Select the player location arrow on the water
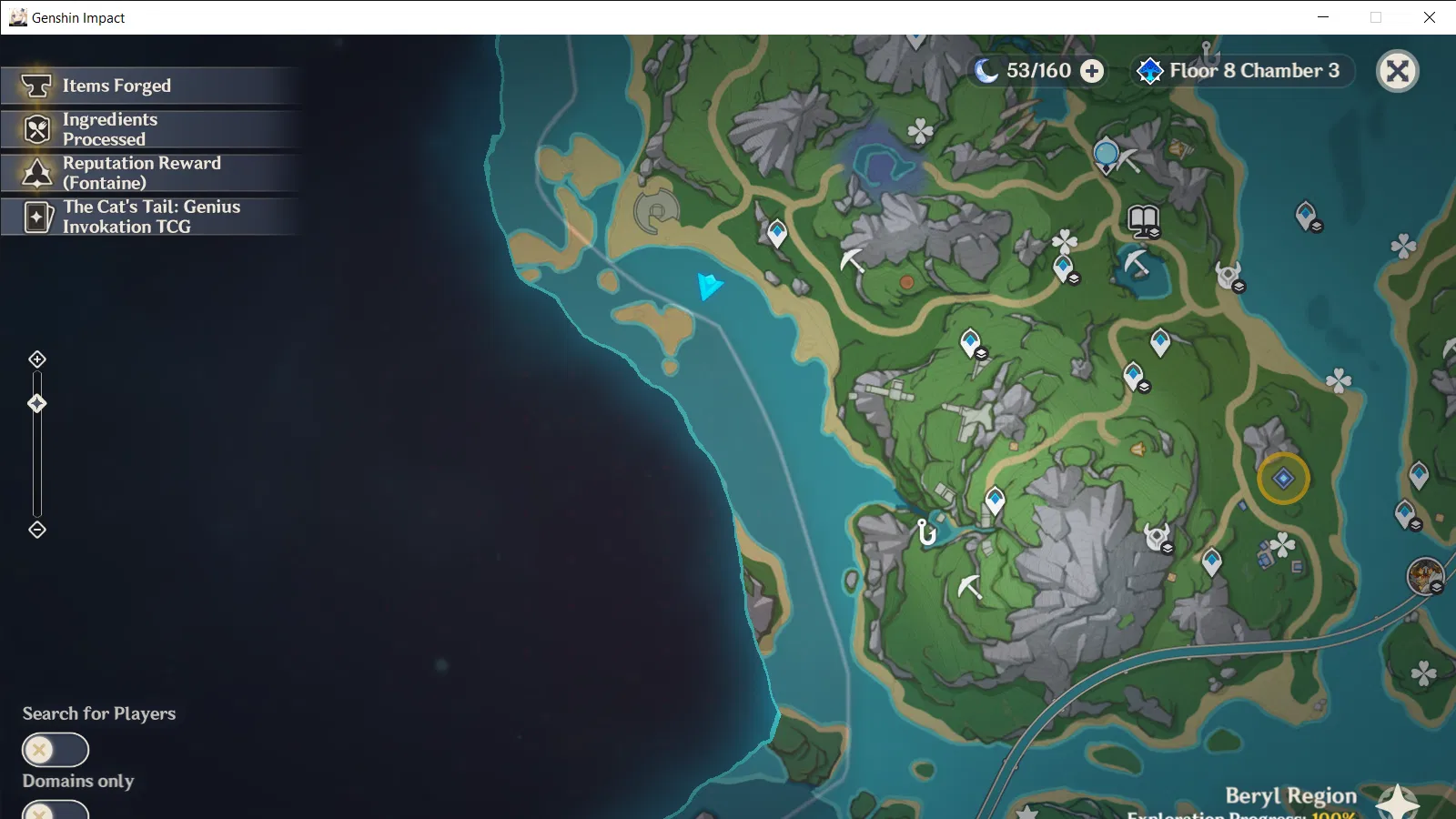This screenshot has height=819, width=1456. point(709,287)
